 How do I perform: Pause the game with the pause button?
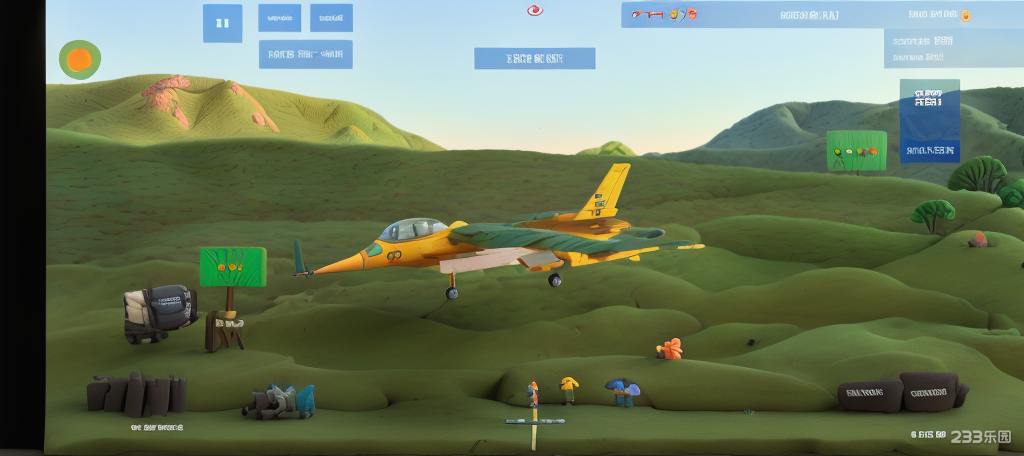[222, 23]
